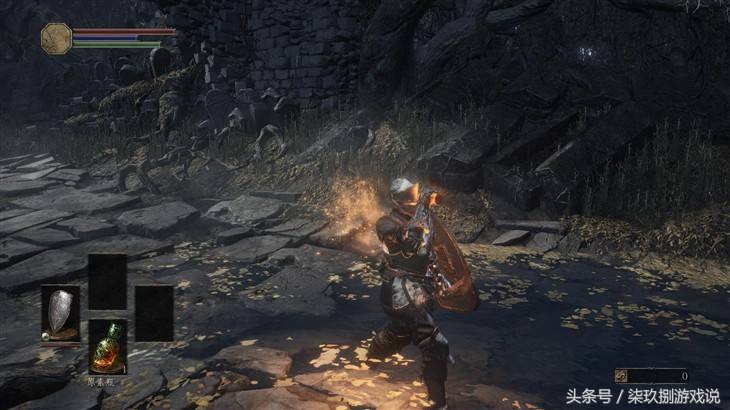Image resolution: width=730 pixels, height=410 pixels.
Task: Use the Estus Flask item slot
Action: (107, 345)
